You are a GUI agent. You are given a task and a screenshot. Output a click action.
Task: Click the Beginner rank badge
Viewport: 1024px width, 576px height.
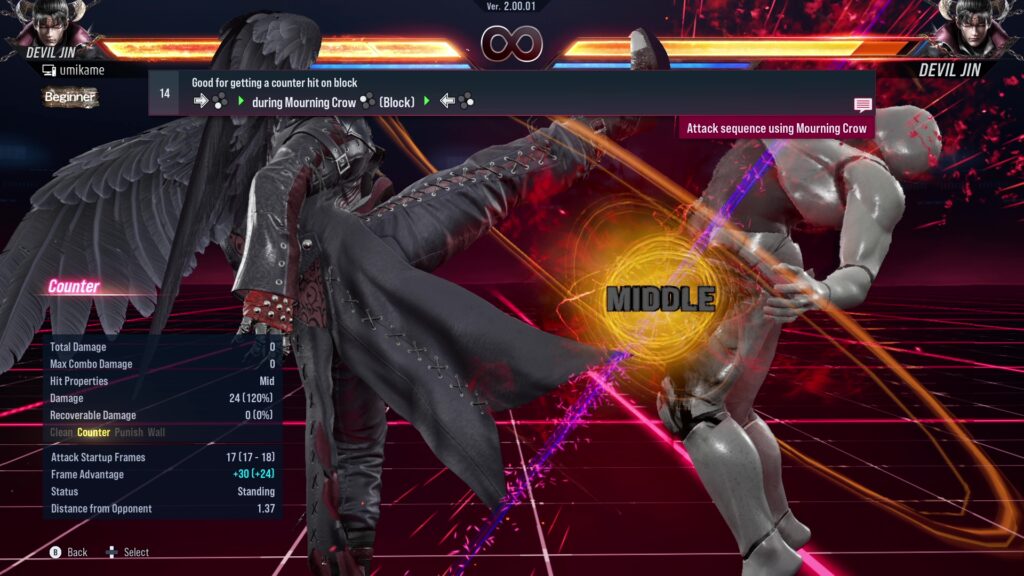point(70,97)
